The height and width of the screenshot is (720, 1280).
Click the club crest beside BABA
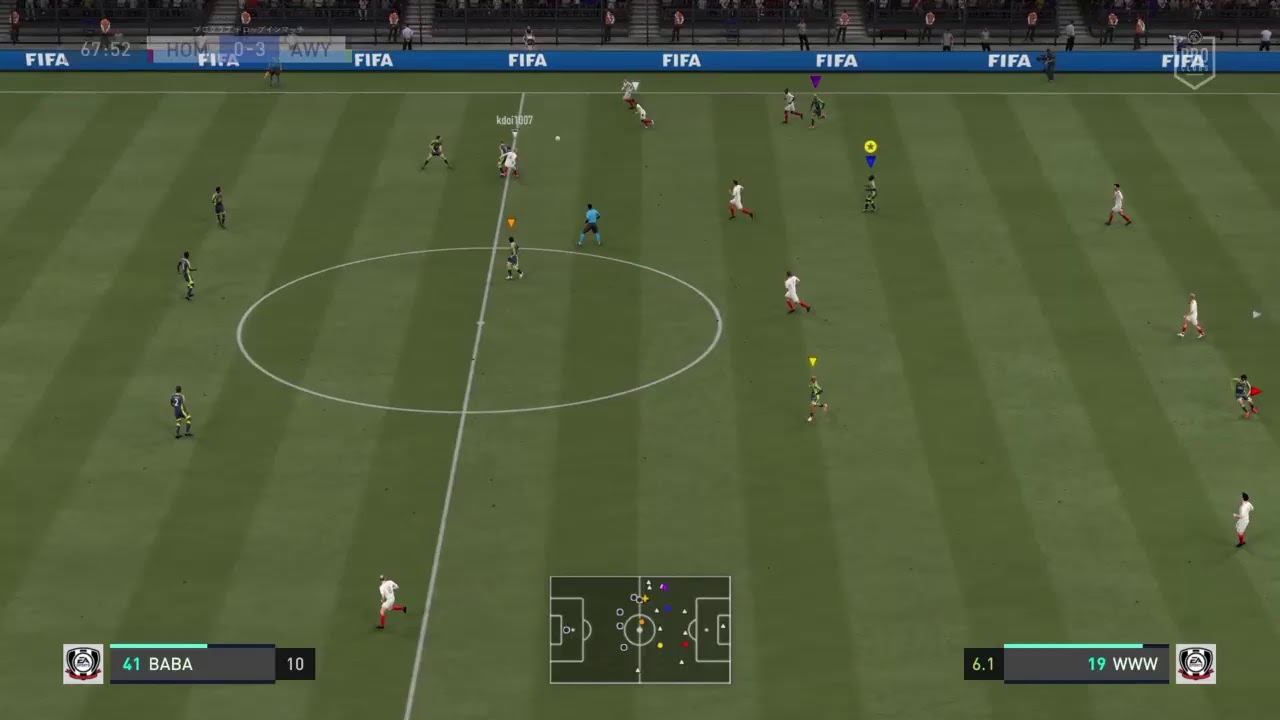pyautogui.click(x=83, y=664)
